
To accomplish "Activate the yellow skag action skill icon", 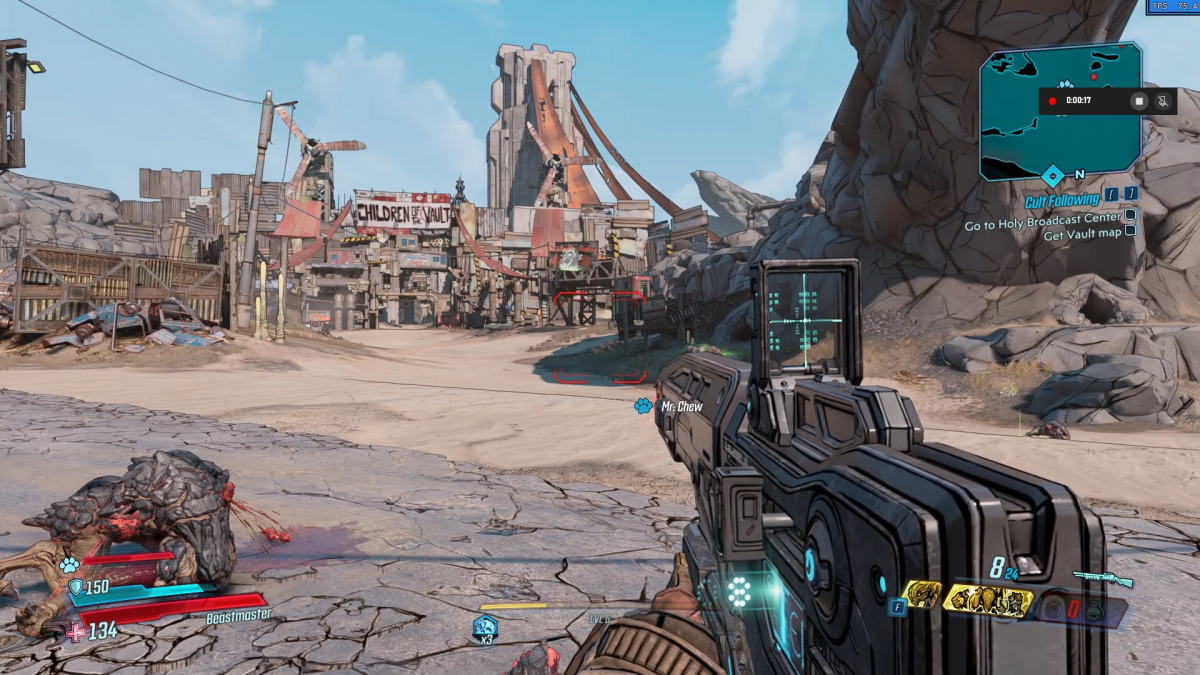I will tap(922, 596).
